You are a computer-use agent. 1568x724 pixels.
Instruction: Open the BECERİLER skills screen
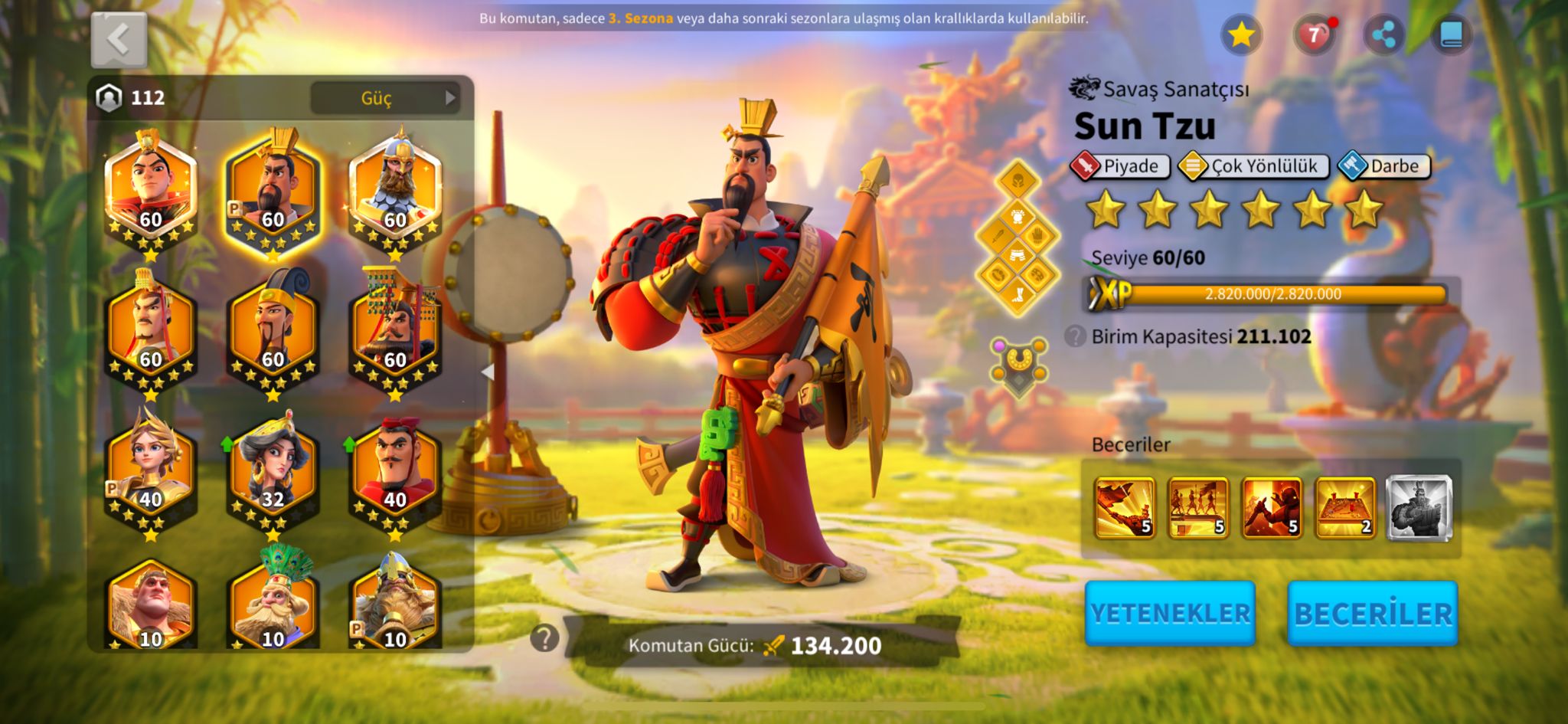pos(1372,614)
